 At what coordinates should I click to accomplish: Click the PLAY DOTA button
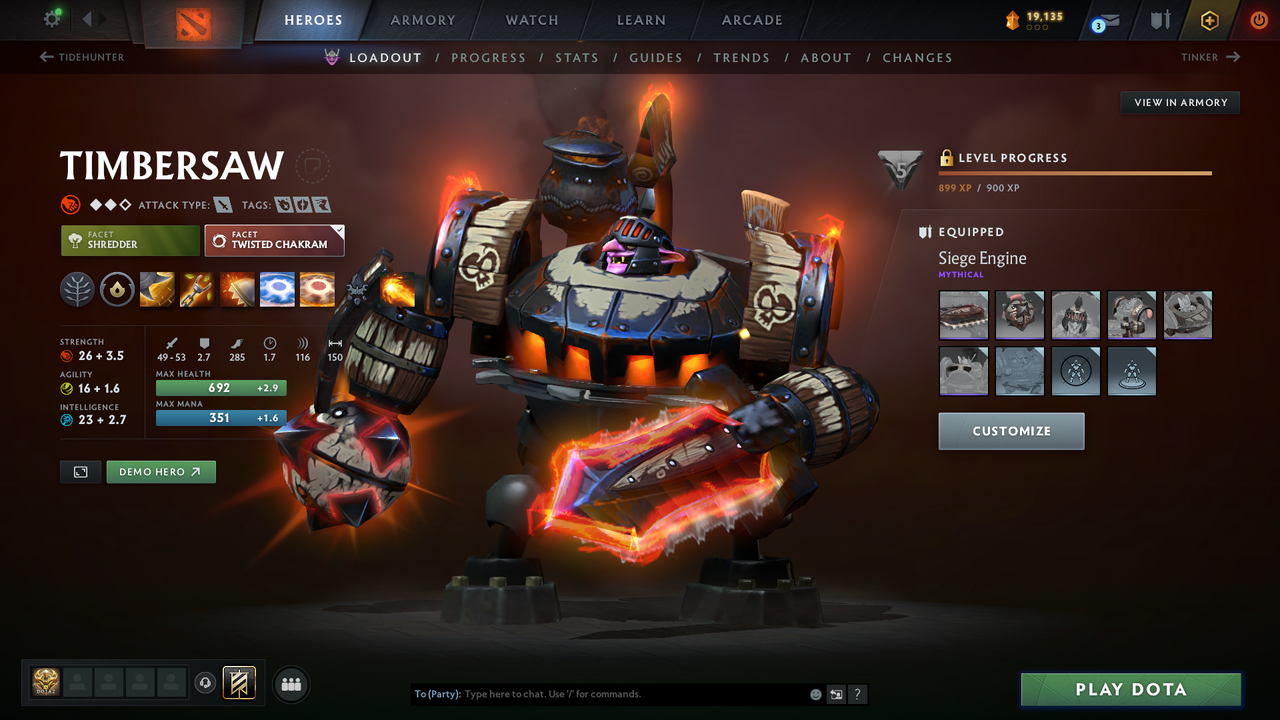pyautogui.click(x=1130, y=689)
